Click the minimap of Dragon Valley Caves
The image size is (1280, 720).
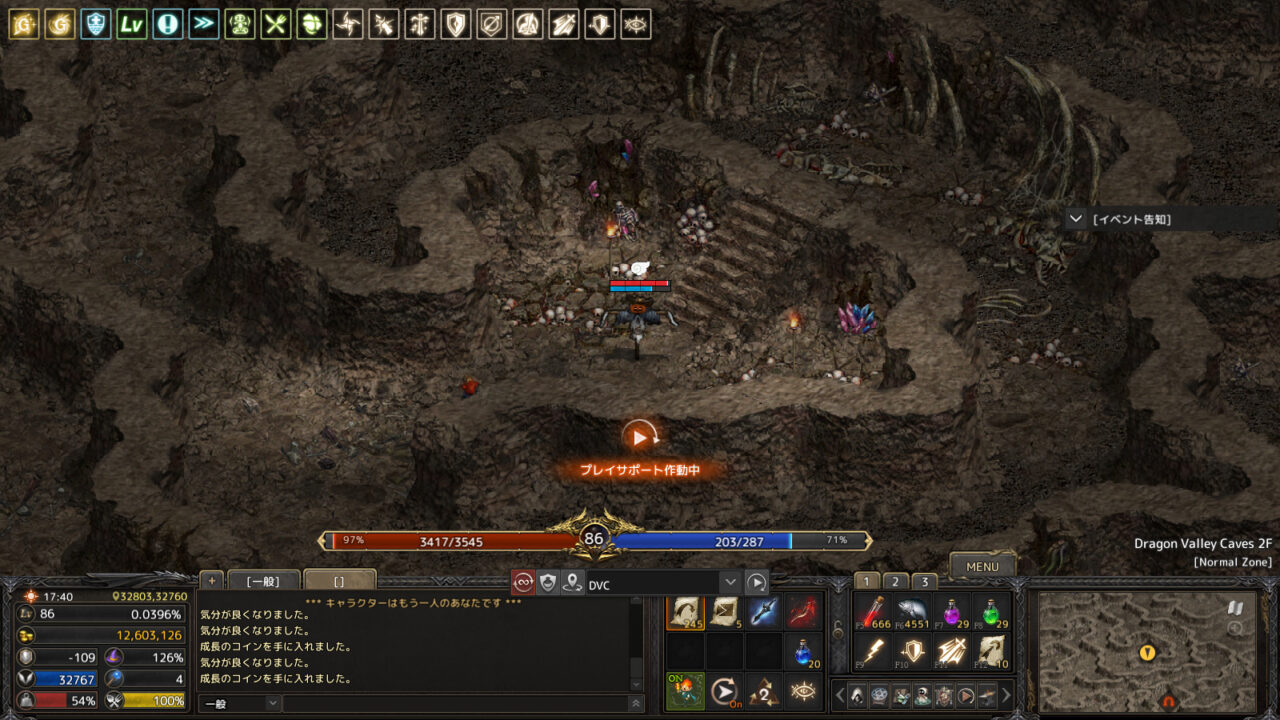click(1146, 652)
